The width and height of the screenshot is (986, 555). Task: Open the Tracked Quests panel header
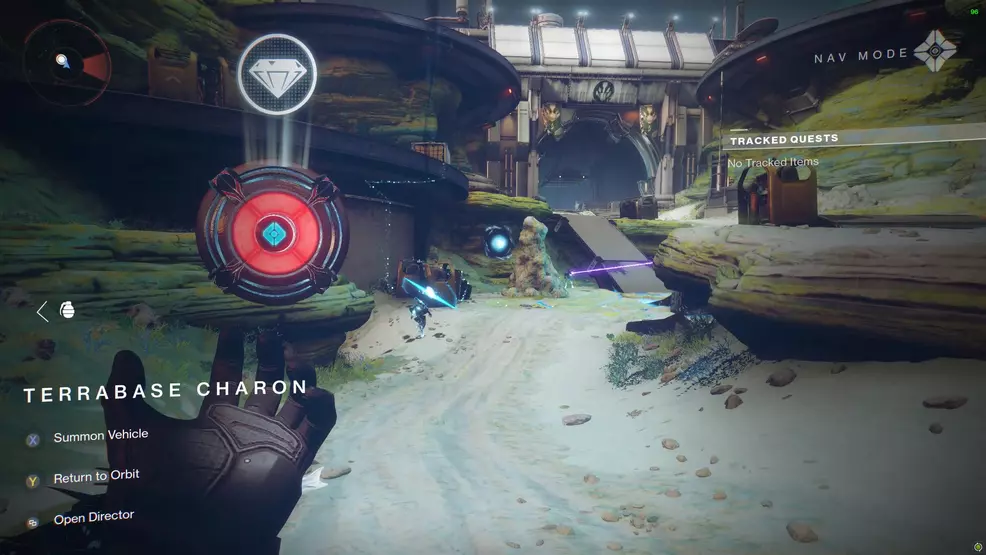(785, 140)
